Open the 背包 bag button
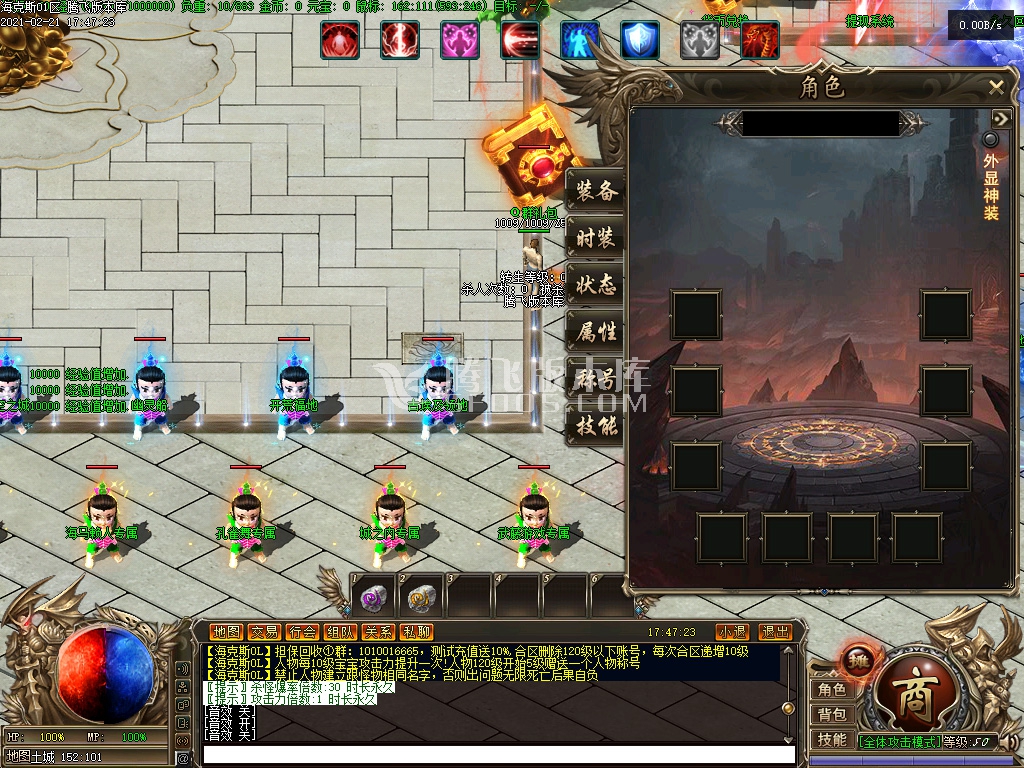The height and width of the screenshot is (768, 1024). click(832, 714)
